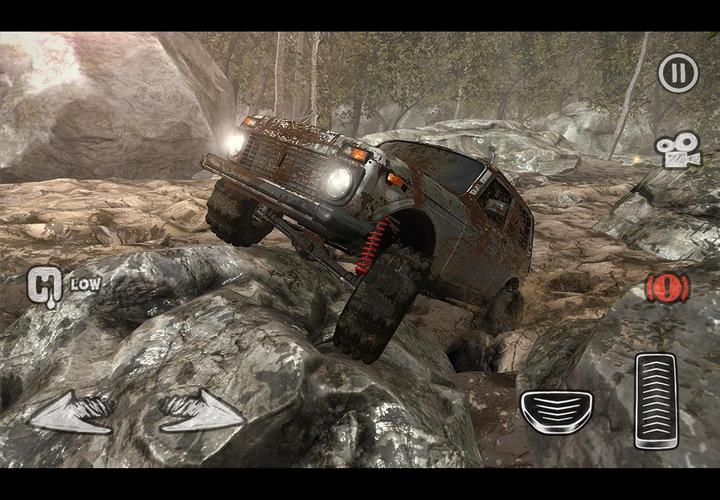
Task: Steer right using the right arrow
Action: 201,412
